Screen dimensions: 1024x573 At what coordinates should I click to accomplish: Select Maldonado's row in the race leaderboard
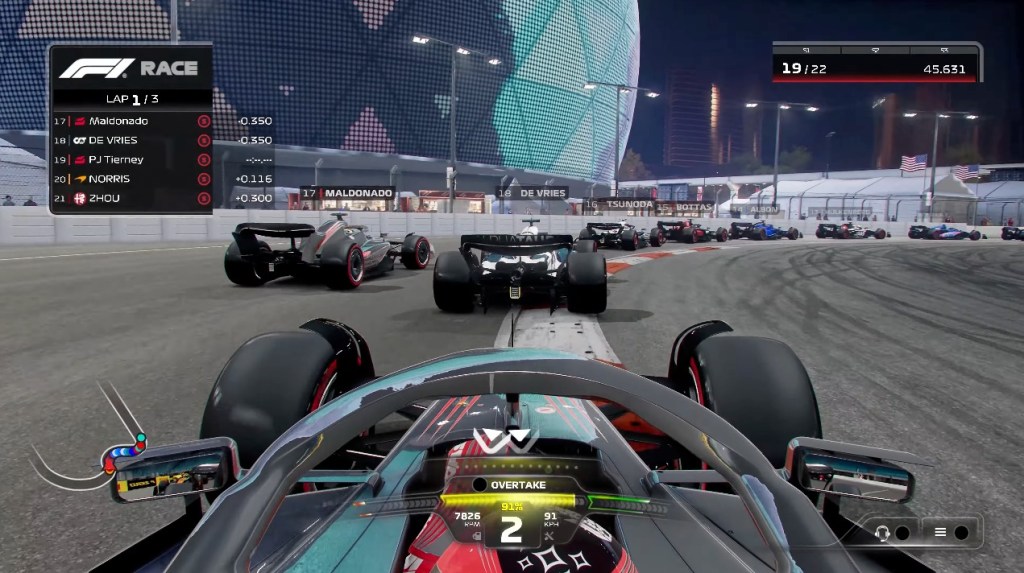tap(131, 121)
